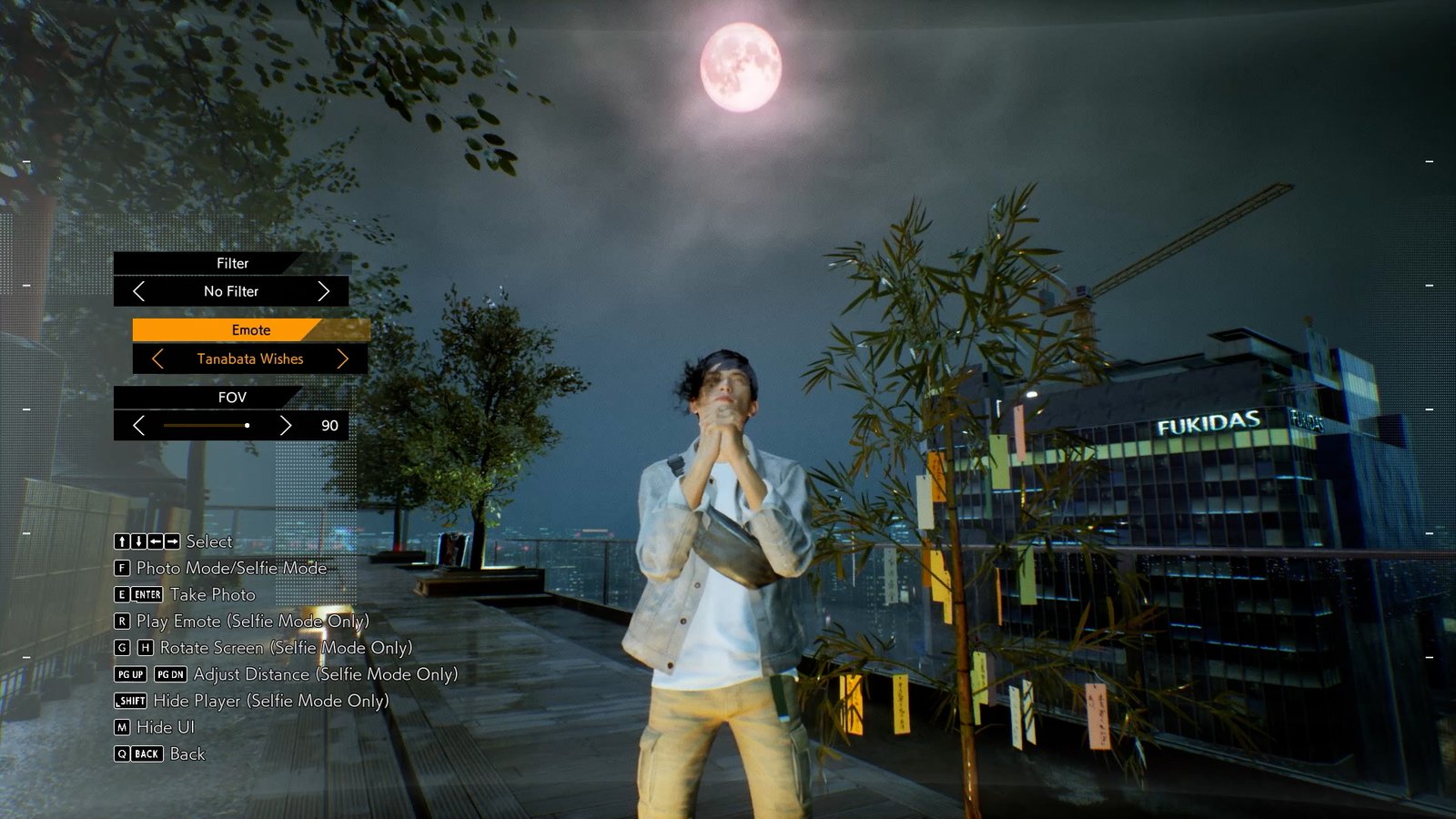Select the Filter header
This screenshot has height=819, width=1456.
pos(230,263)
